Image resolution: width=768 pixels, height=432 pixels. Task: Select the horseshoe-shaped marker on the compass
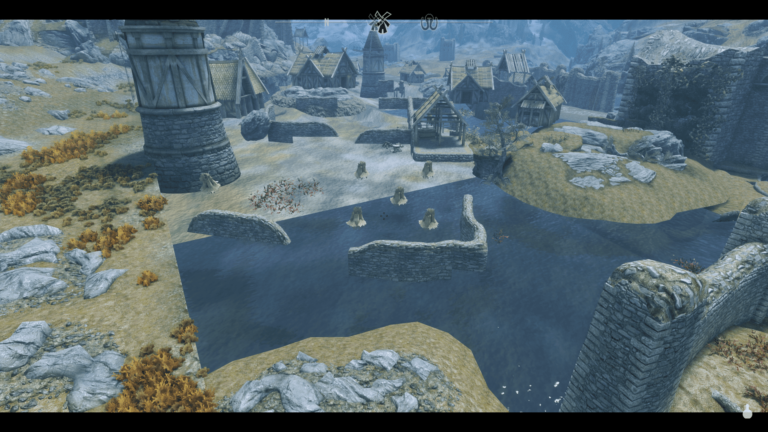pos(430,19)
